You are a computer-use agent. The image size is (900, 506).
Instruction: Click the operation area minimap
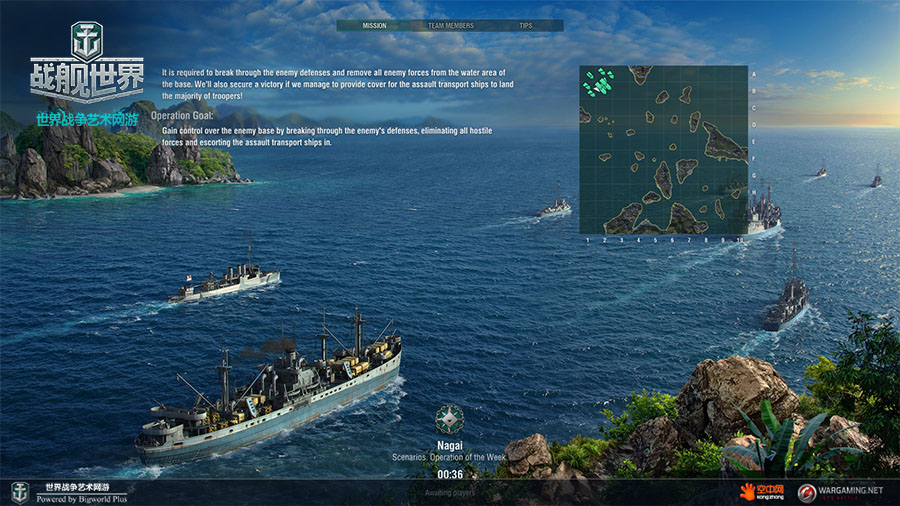click(x=663, y=150)
